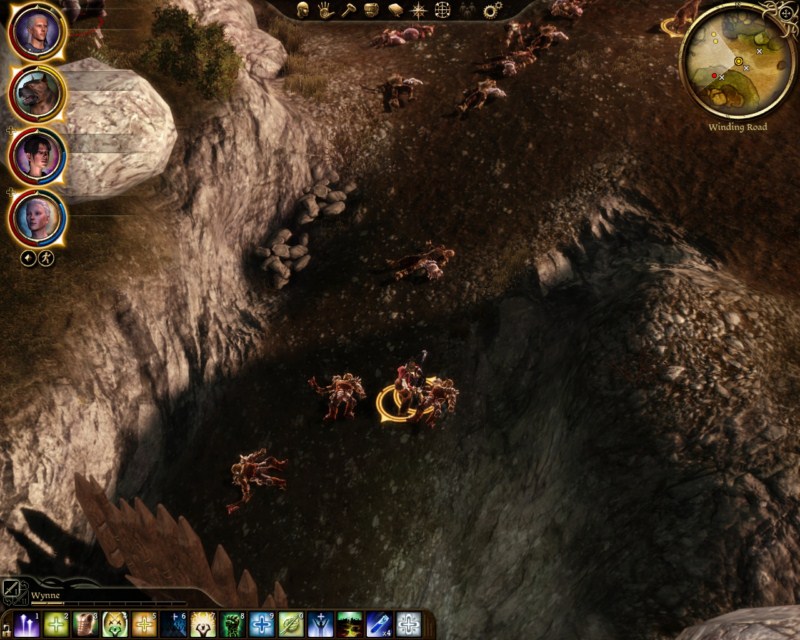Image resolution: width=800 pixels, height=640 pixels.
Task: Select the Mabari war dog portrait
Action: click(37, 94)
